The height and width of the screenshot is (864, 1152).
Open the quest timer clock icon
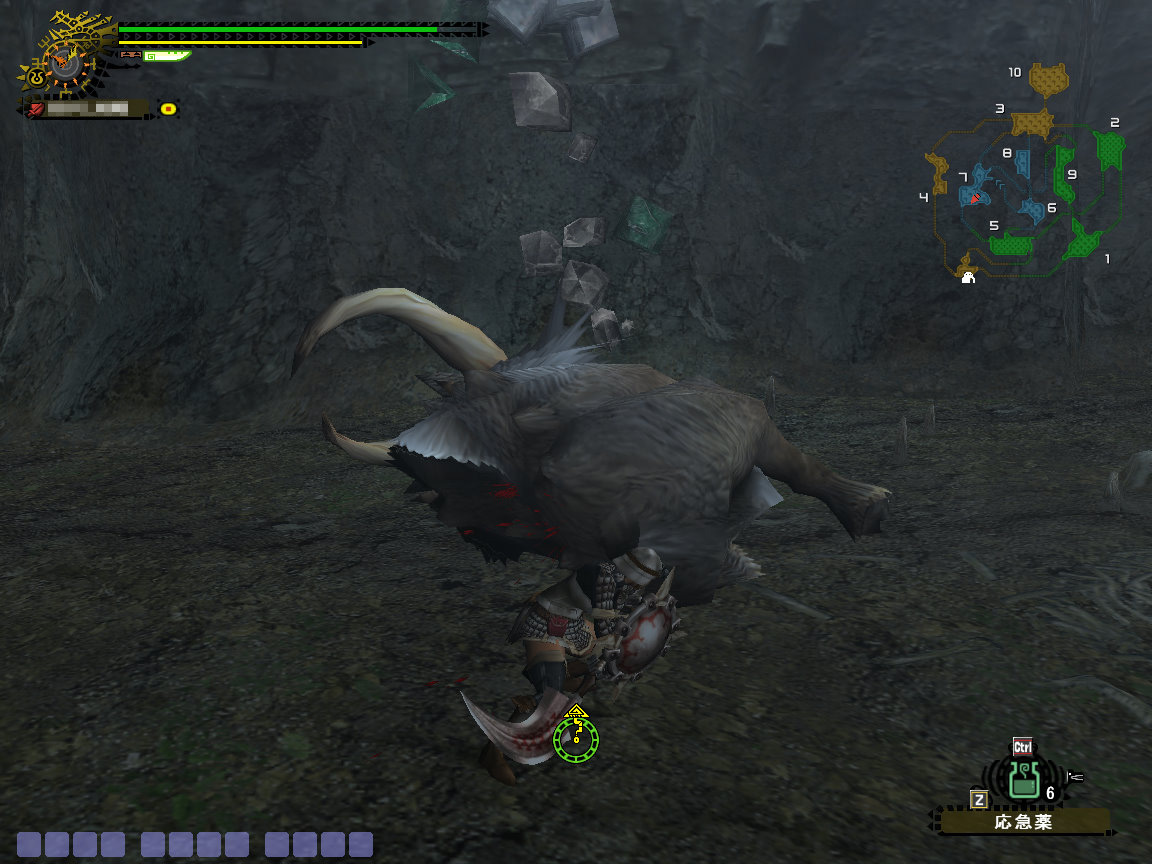click(65, 62)
